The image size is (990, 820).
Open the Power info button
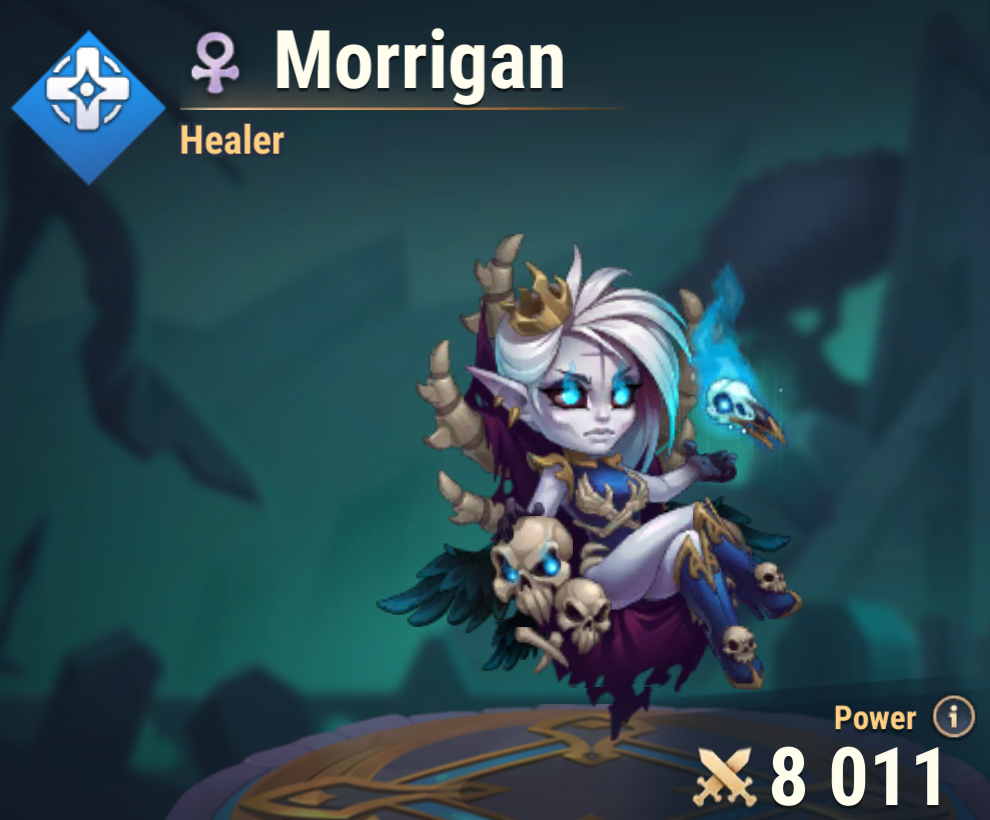click(x=953, y=716)
